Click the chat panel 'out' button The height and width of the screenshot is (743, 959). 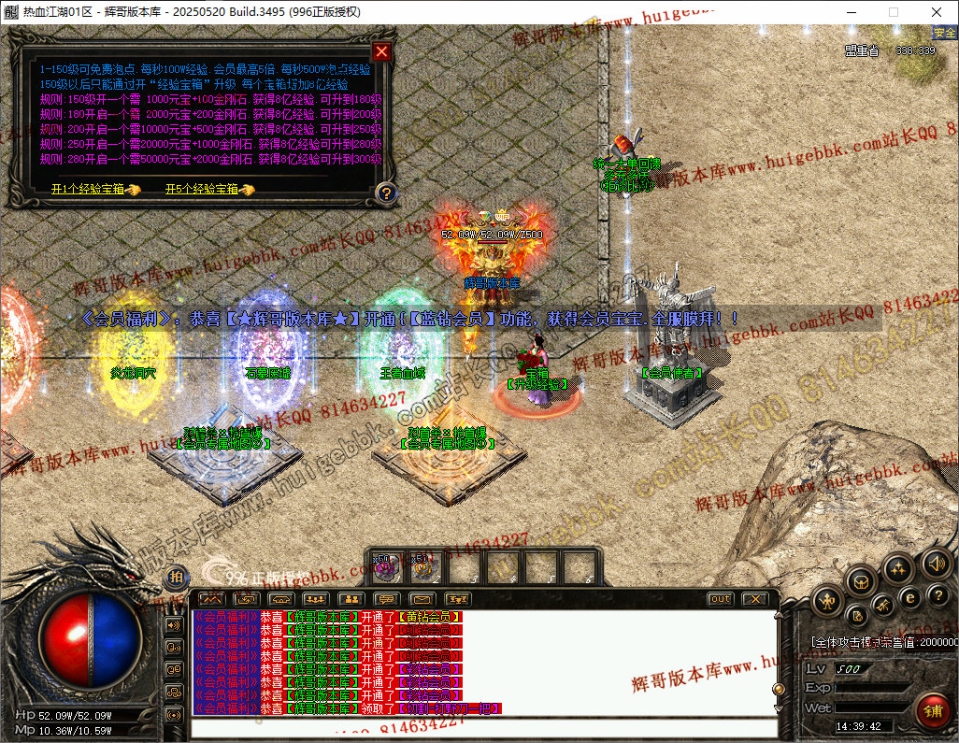(x=720, y=599)
